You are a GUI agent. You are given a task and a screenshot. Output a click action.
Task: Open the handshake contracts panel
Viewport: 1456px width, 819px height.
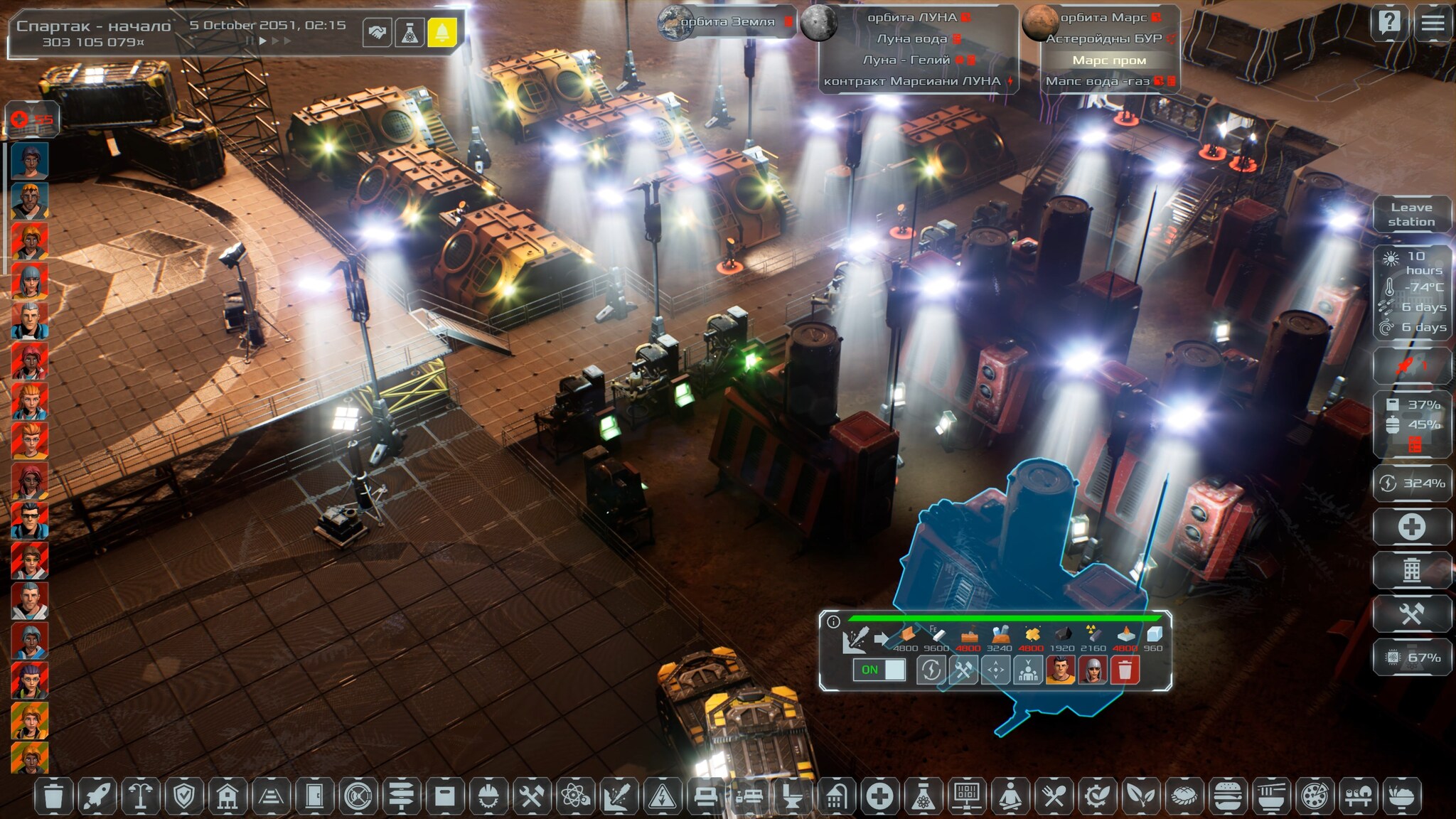click(377, 33)
